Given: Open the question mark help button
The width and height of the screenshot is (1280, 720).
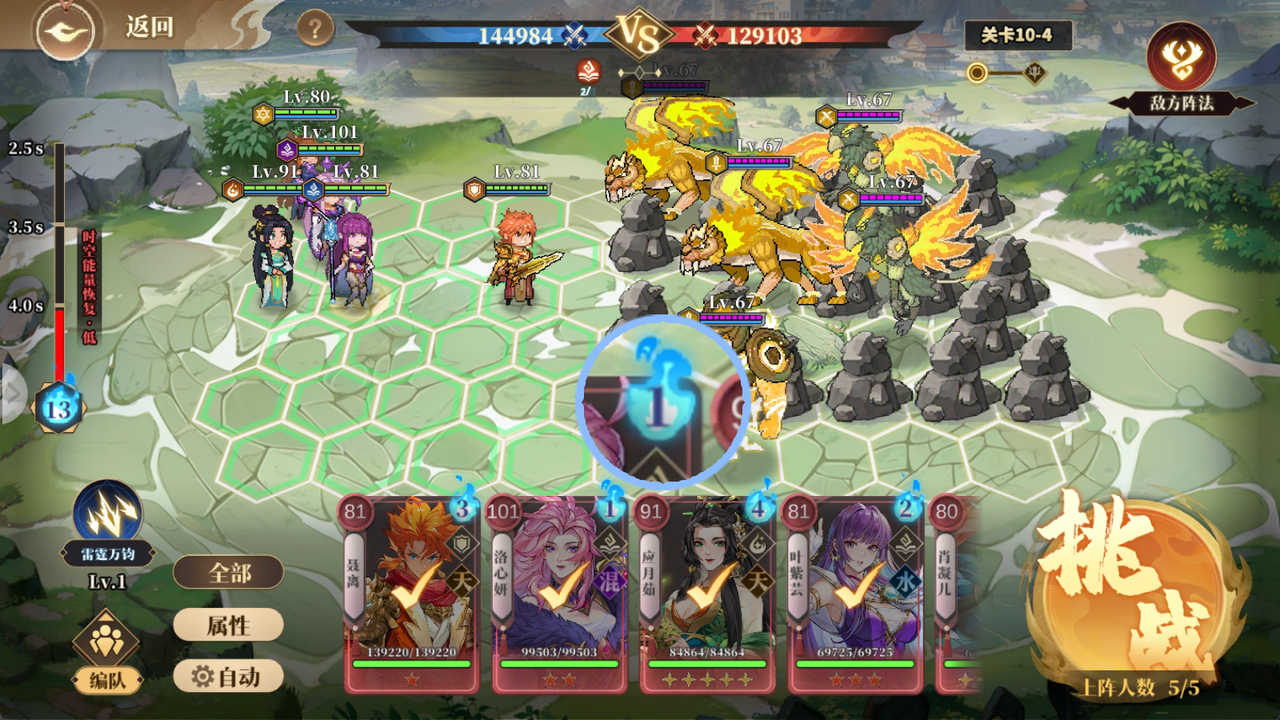Looking at the screenshot, I should [315, 28].
